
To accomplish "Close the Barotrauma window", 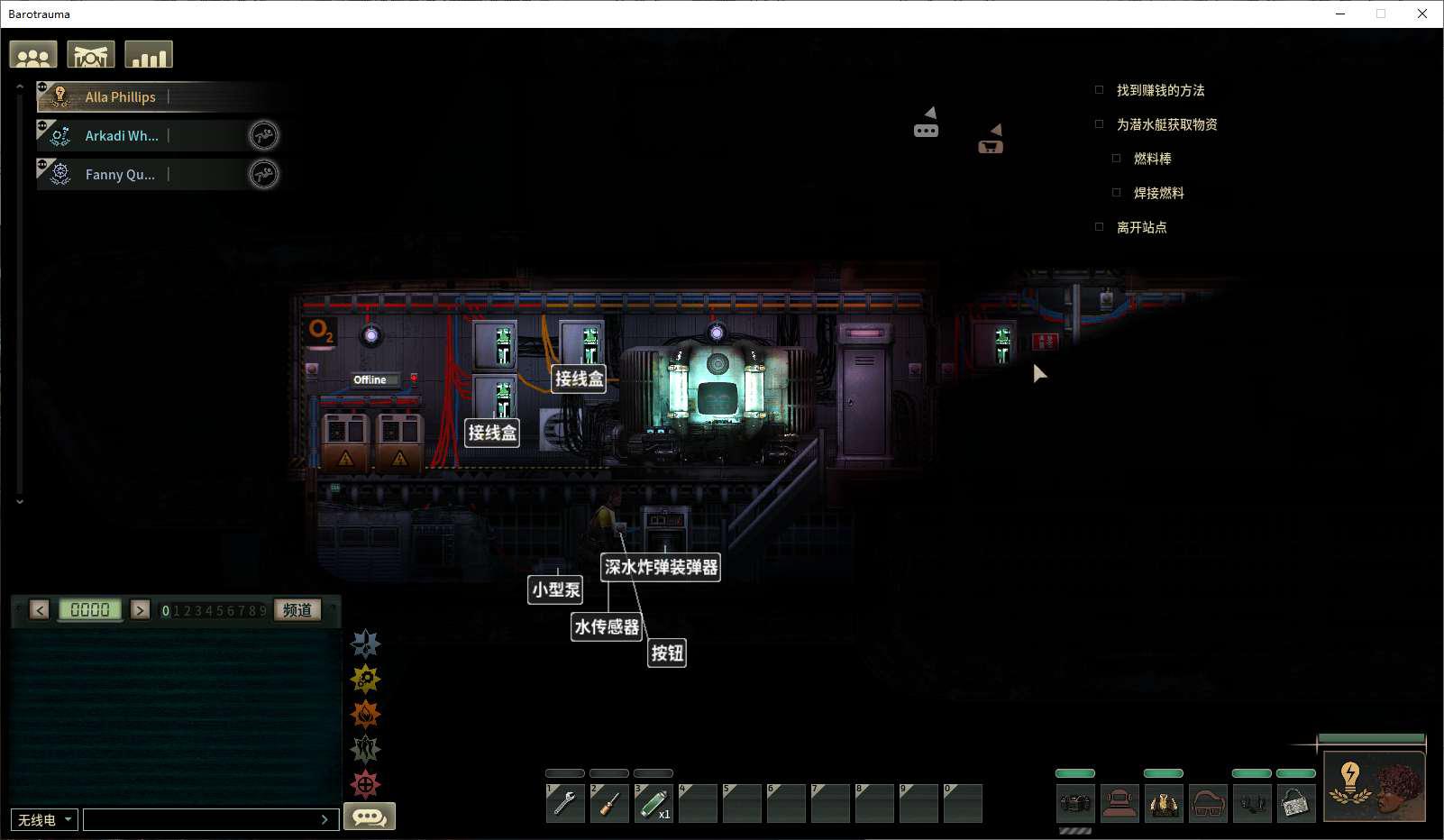I will [x=1422, y=14].
